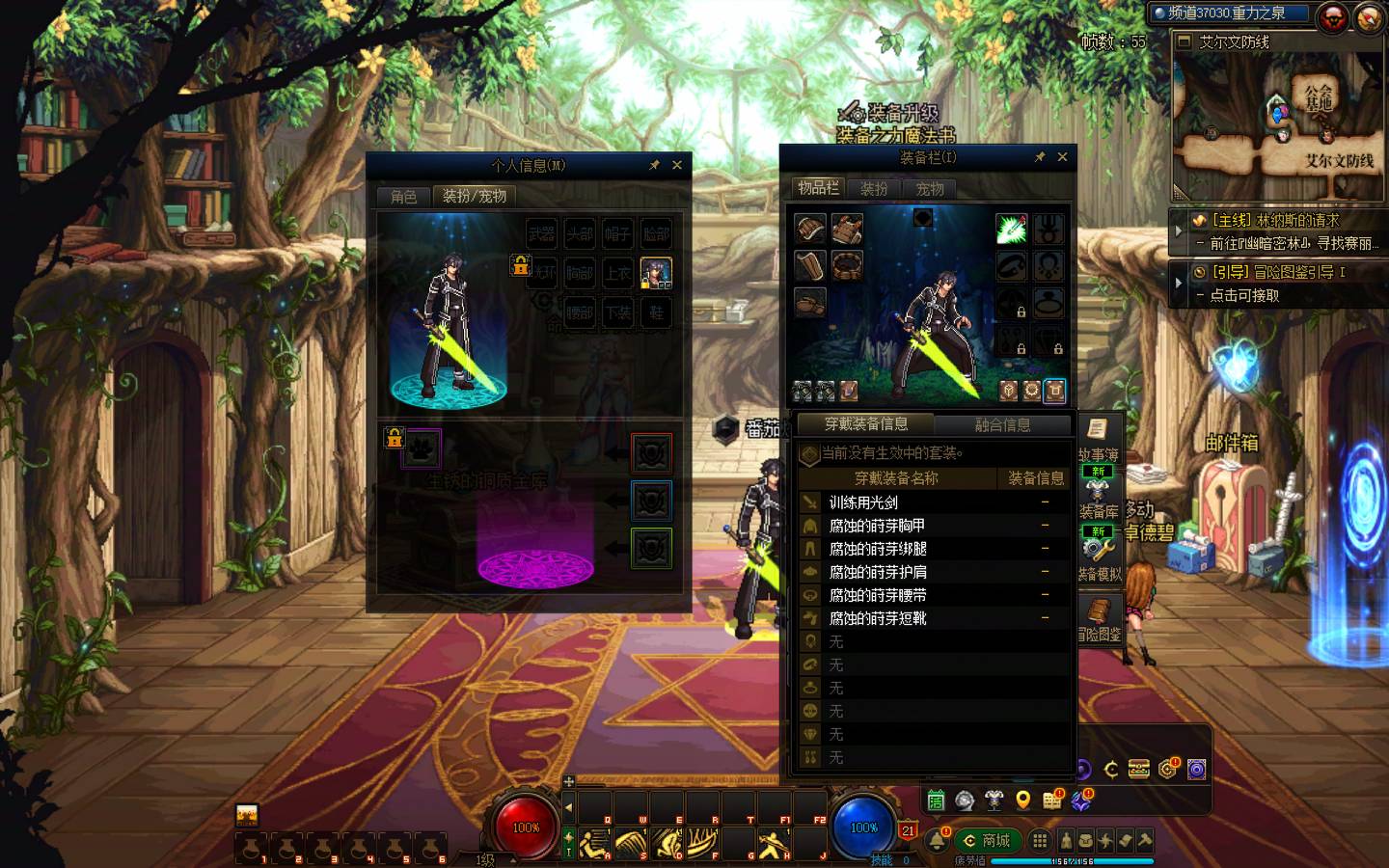Open the 装扮 tab in equipment window
This screenshot has width=1389, height=868.
(x=874, y=189)
